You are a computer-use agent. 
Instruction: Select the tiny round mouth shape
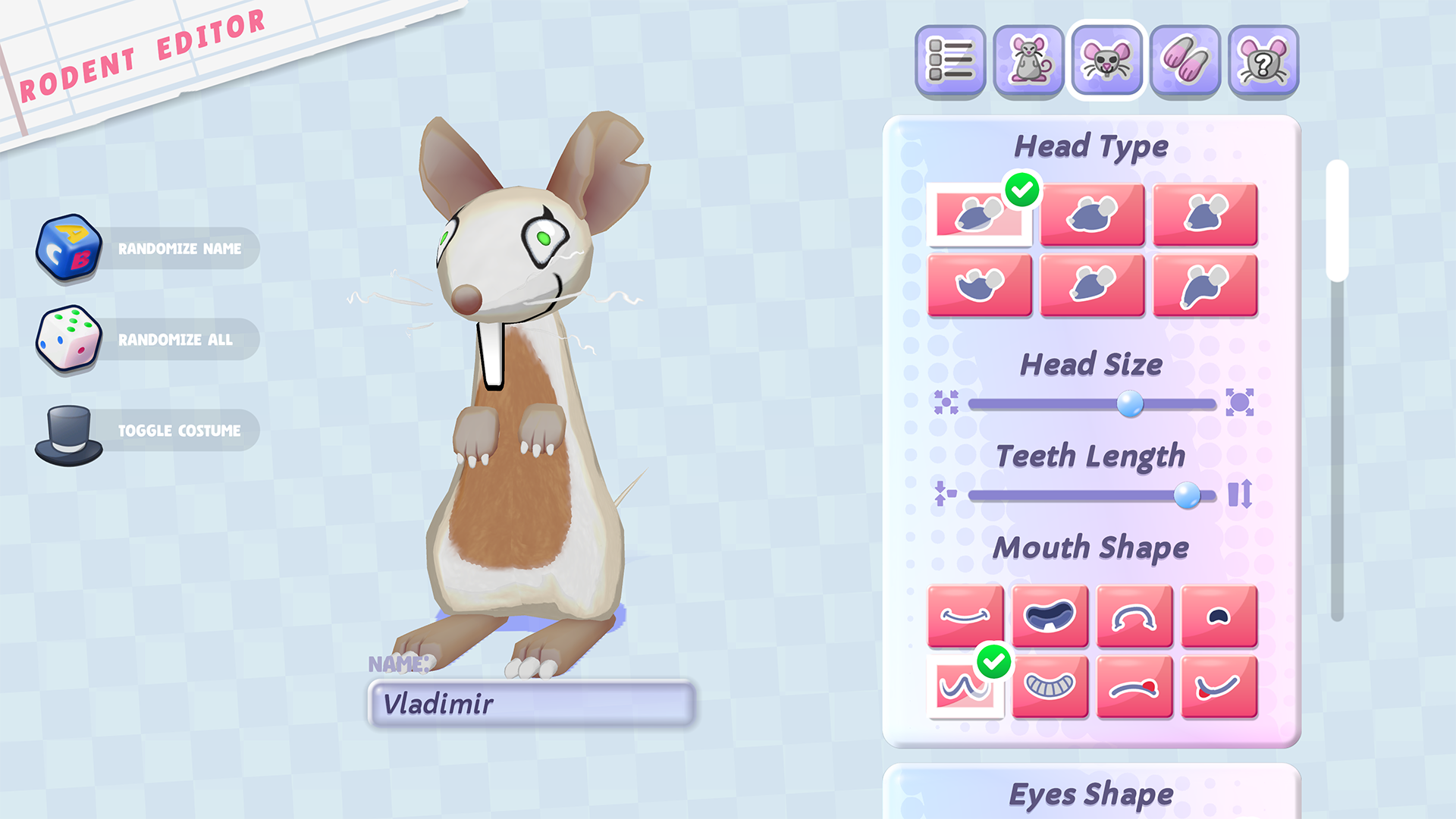pyautogui.click(x=1219, y=616)
